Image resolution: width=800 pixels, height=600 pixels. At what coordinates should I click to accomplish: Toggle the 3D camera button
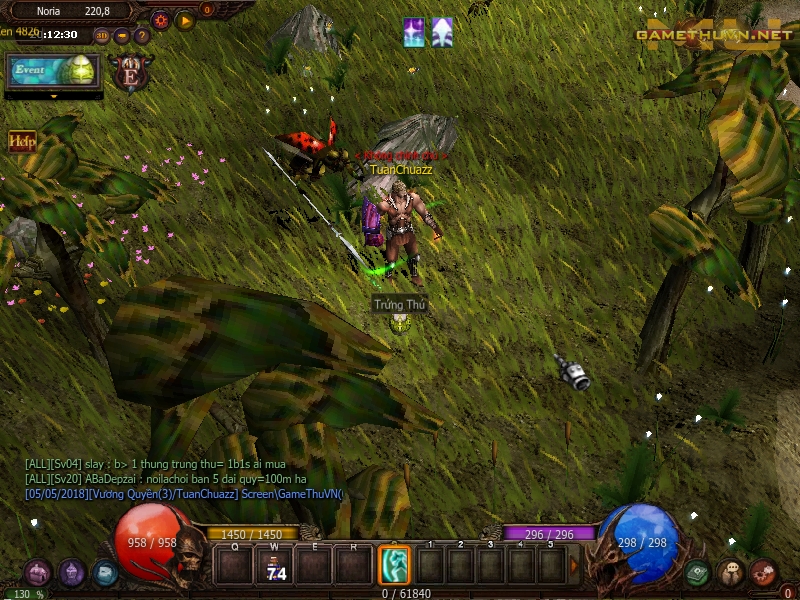click(103, 35)
